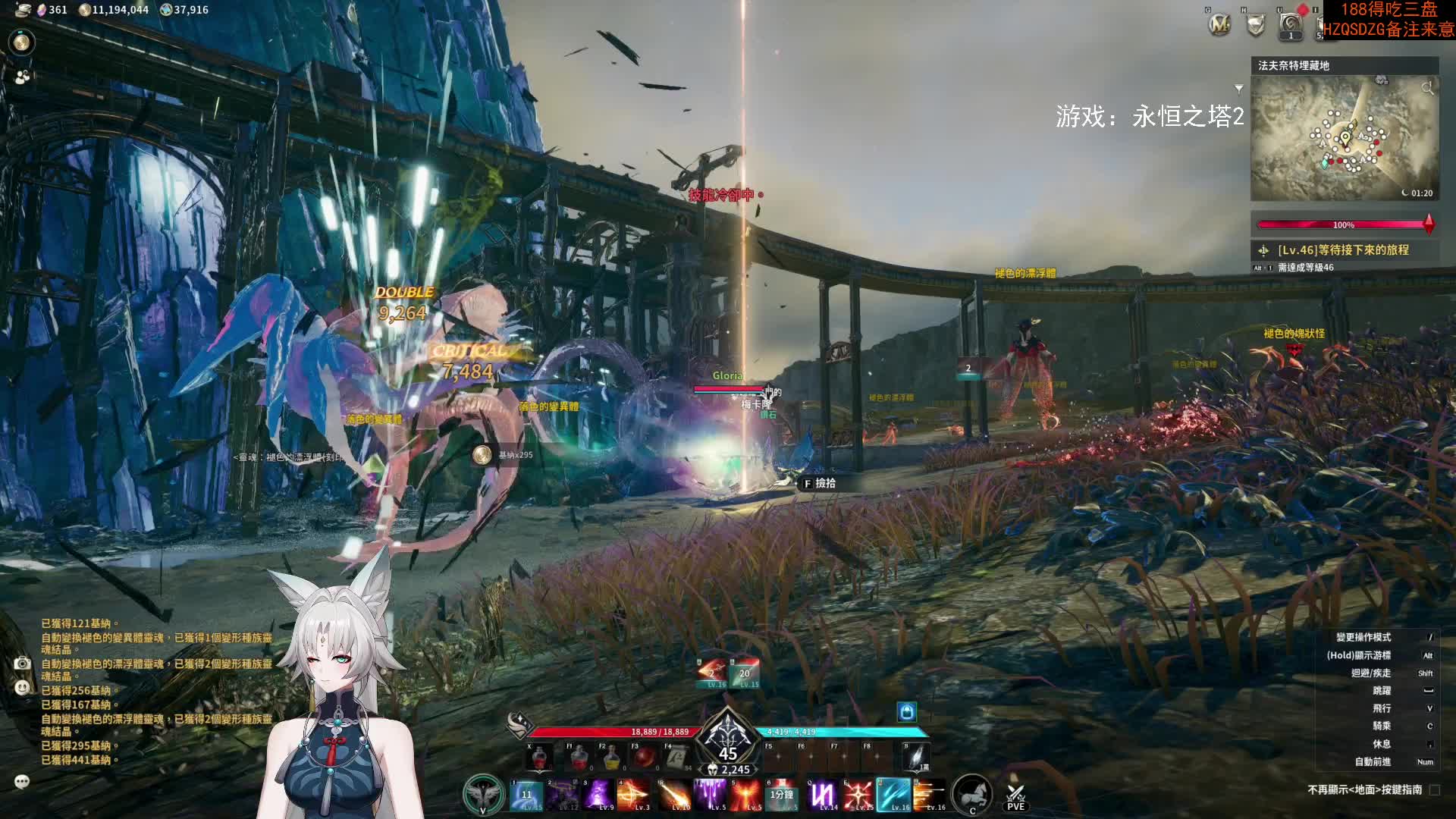1456x819 pixels.
Task: Use the scroll item in slot F4
Action: [677, 758]
